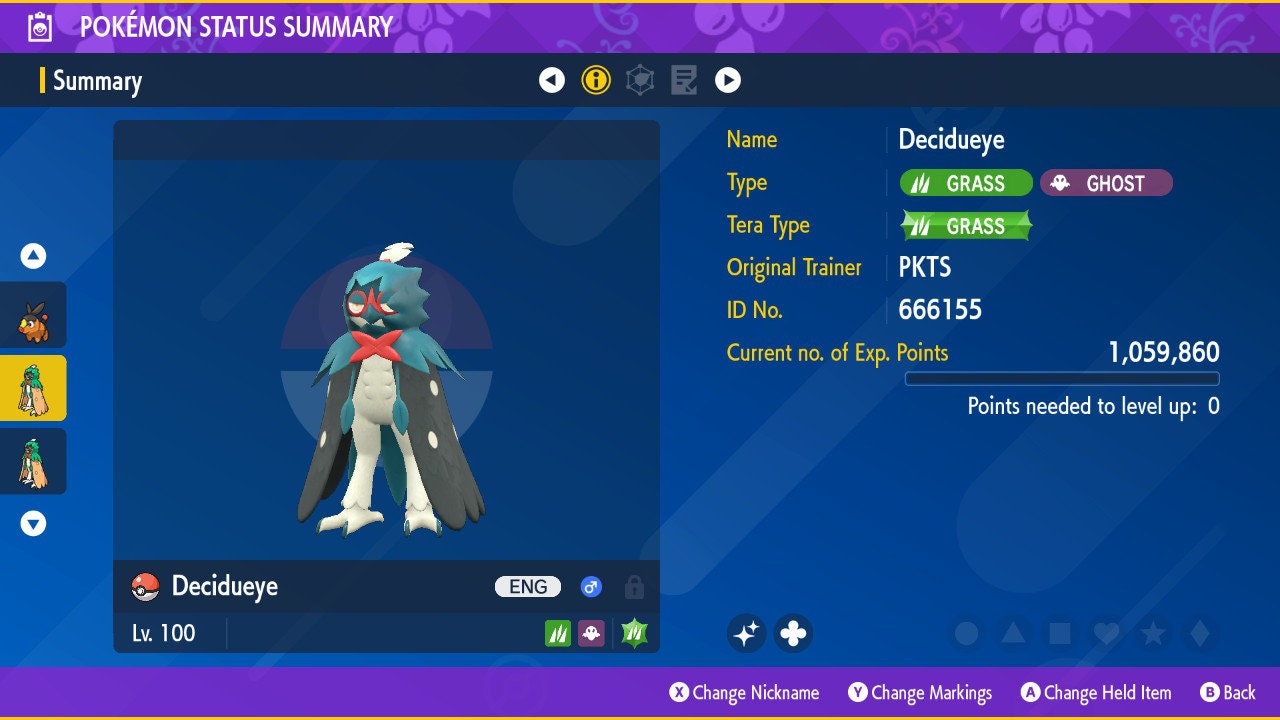Select the Tepig party thumbnail
Image resolution: width=1280 pixels, height=720 pixels.
[x=33, y=315]
